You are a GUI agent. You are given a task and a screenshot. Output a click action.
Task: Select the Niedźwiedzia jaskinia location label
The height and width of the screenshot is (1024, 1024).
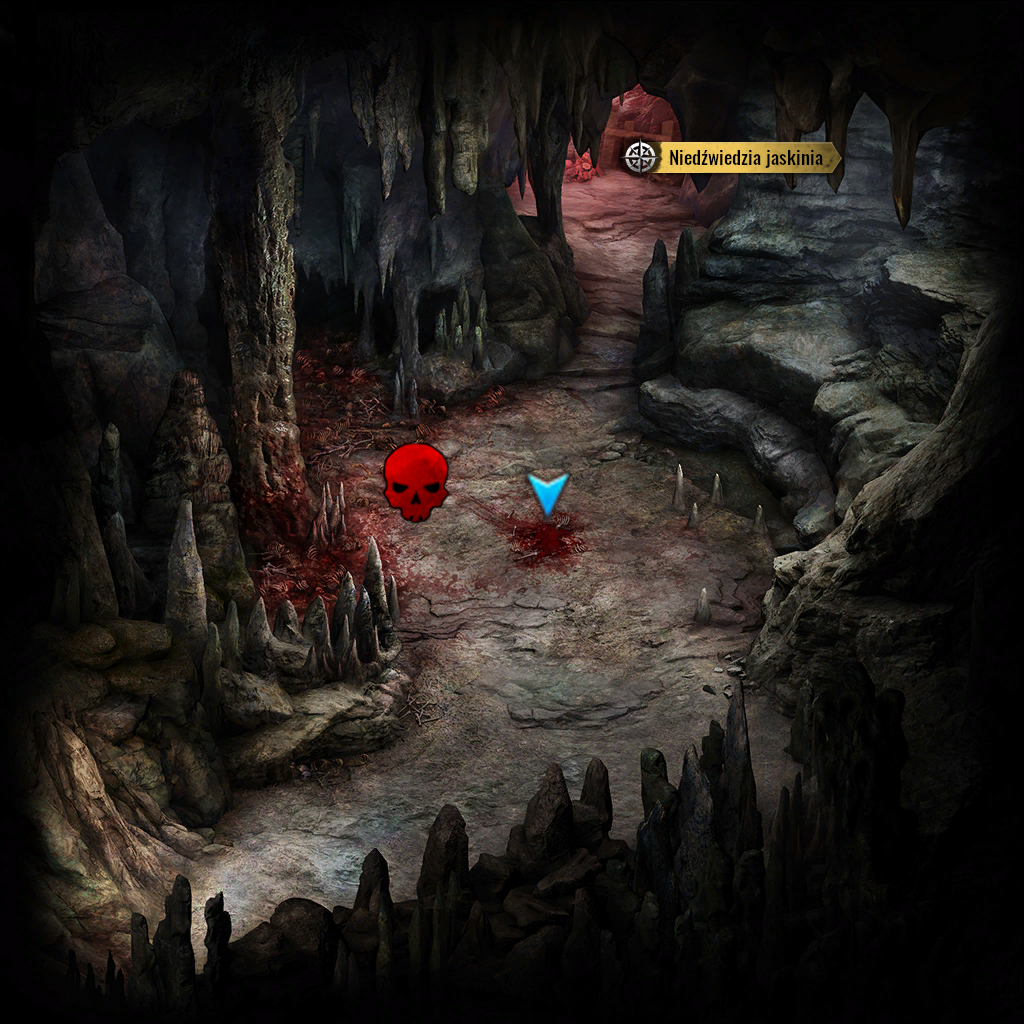[x=746, y=157]
